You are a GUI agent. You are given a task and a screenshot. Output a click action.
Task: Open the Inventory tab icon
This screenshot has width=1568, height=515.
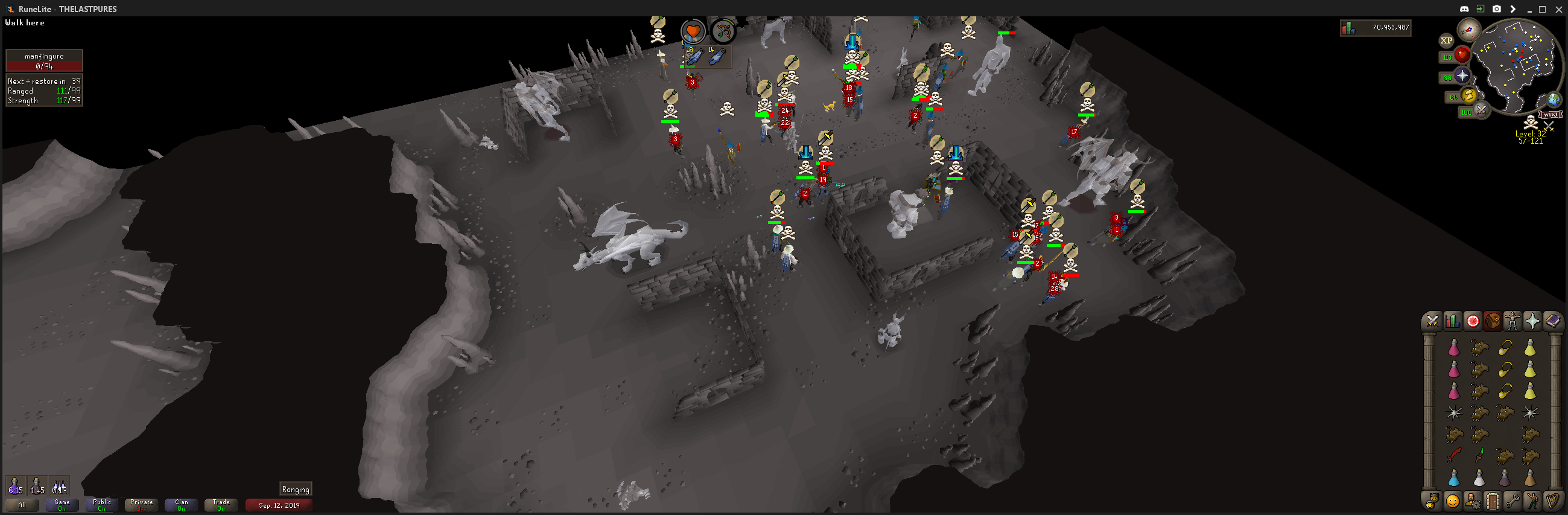1493,322
